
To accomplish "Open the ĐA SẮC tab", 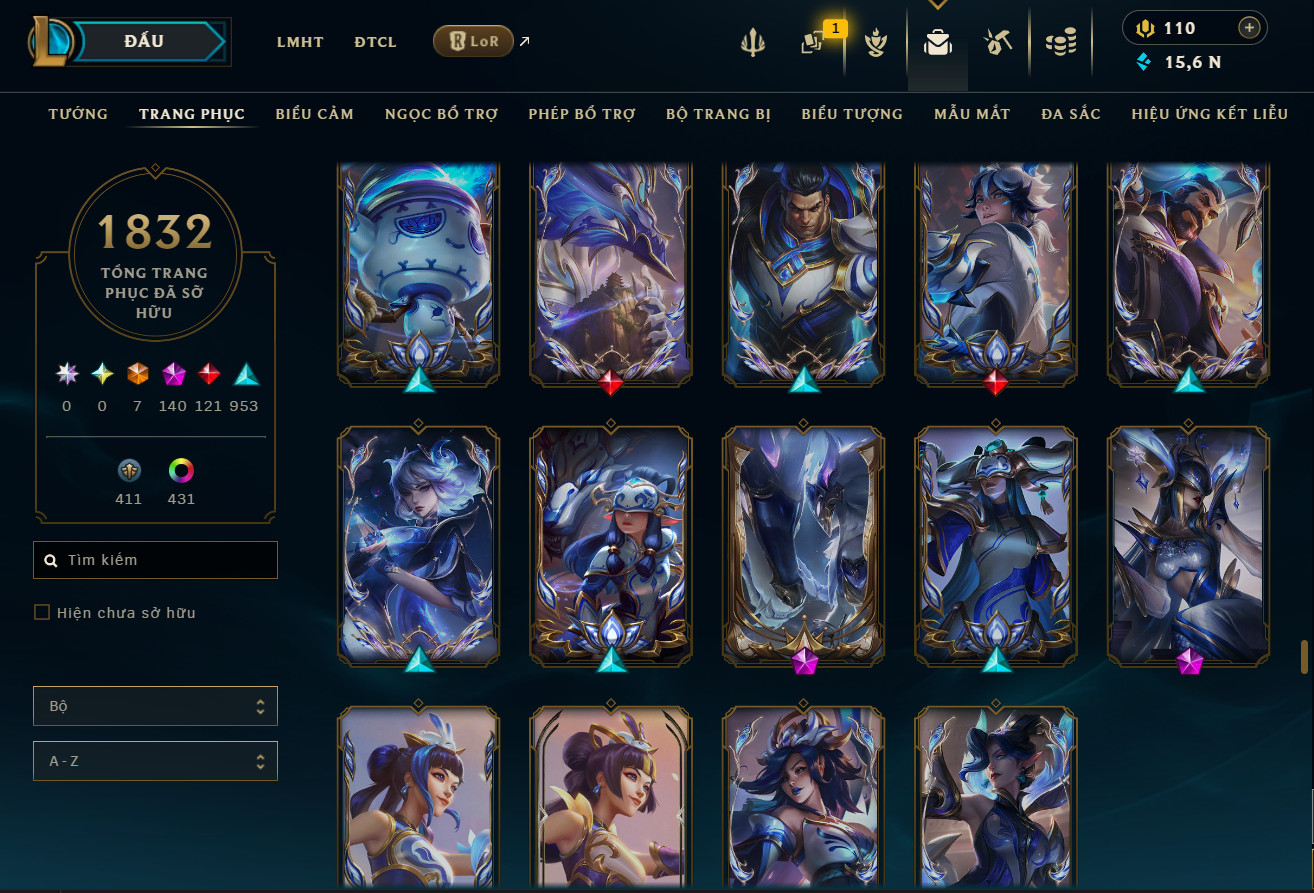I will pos(1070,114).
